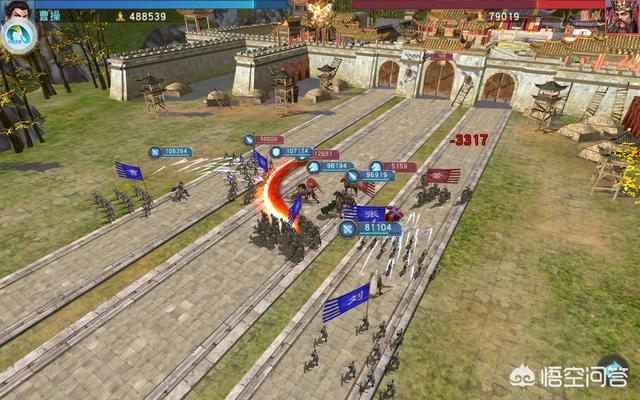Activate the round teal skill icon

coord(18,36)
